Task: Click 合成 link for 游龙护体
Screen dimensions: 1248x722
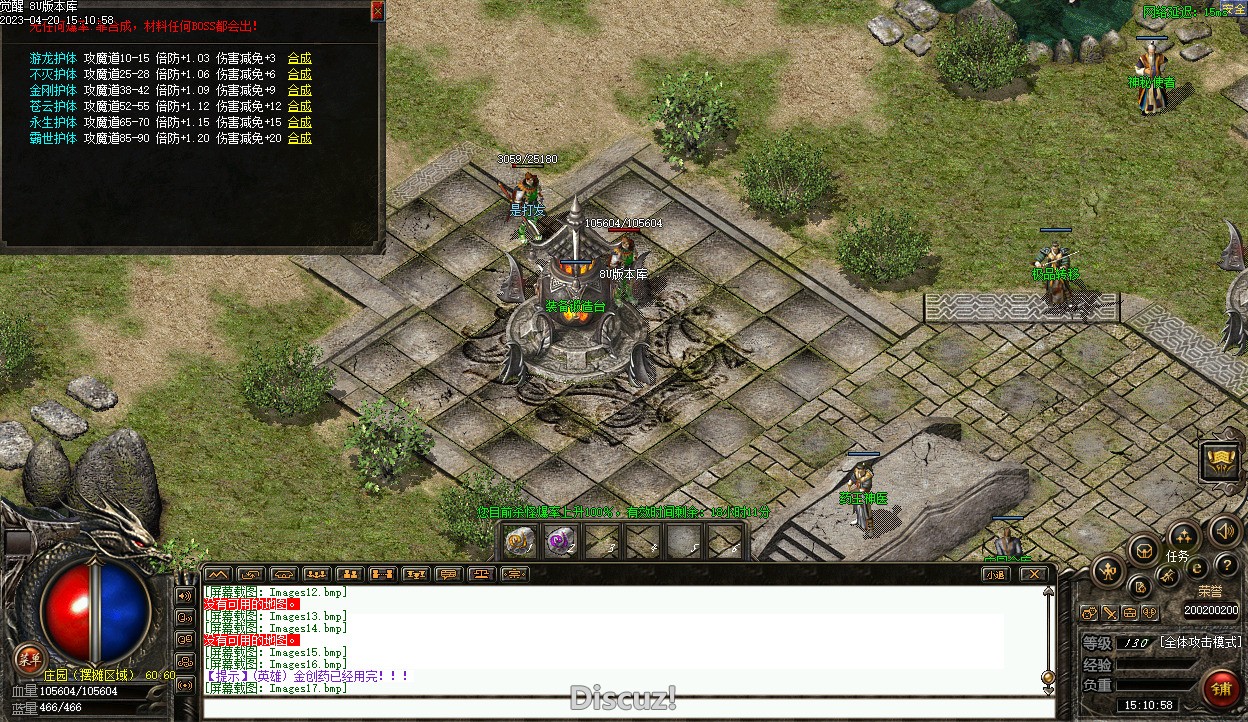Action: click(x=299, y=58)
